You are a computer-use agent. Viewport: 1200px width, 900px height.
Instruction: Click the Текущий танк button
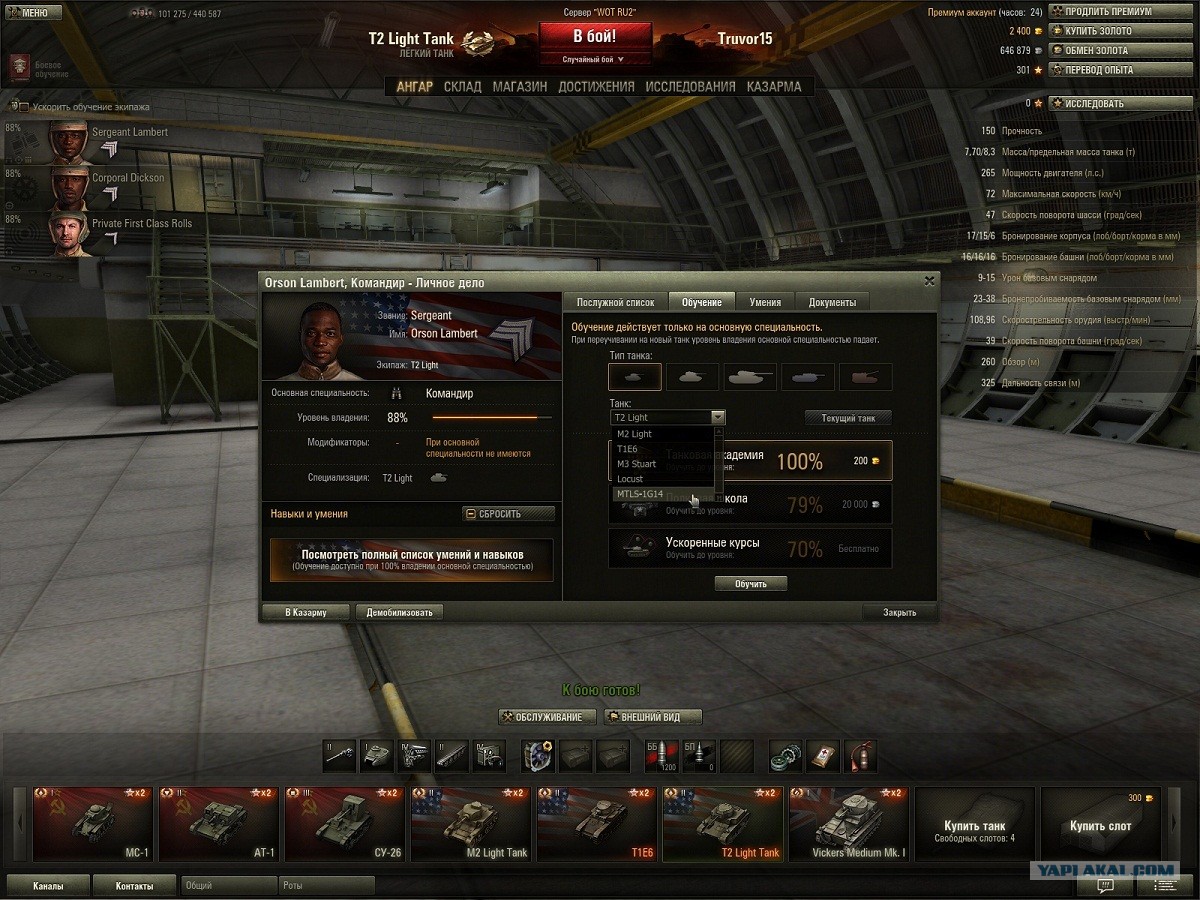[848, 418]
